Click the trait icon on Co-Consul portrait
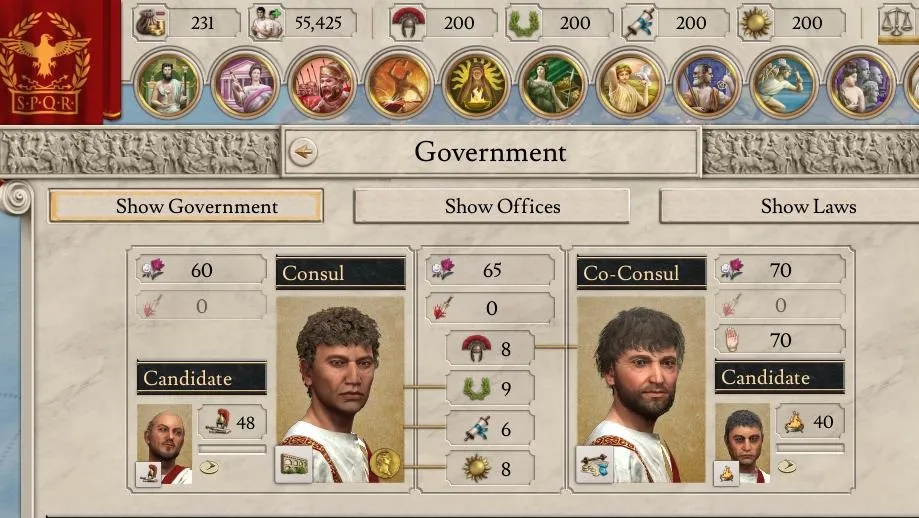 [595, 464]
